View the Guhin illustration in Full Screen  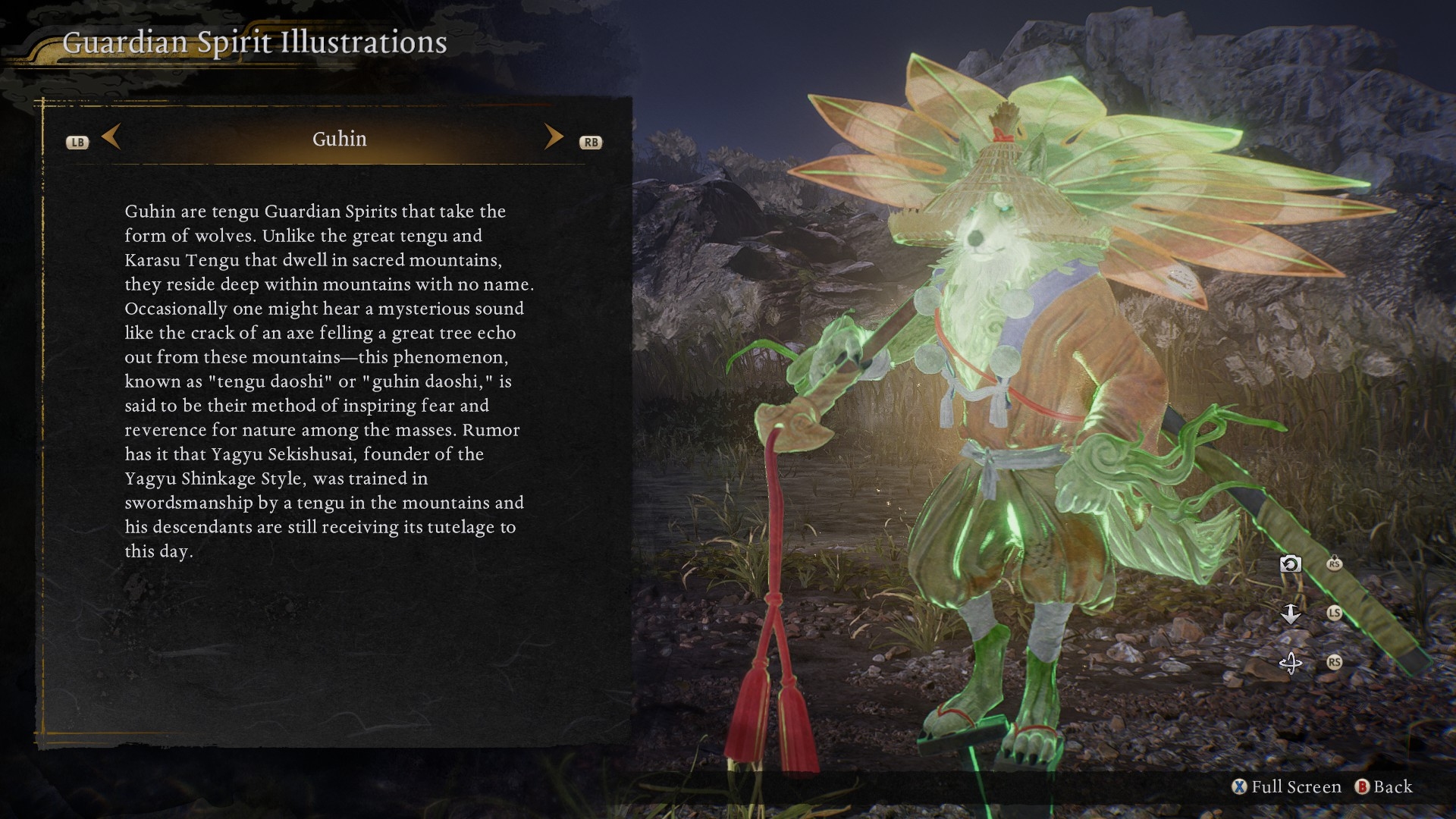[x=1287, y=787]
